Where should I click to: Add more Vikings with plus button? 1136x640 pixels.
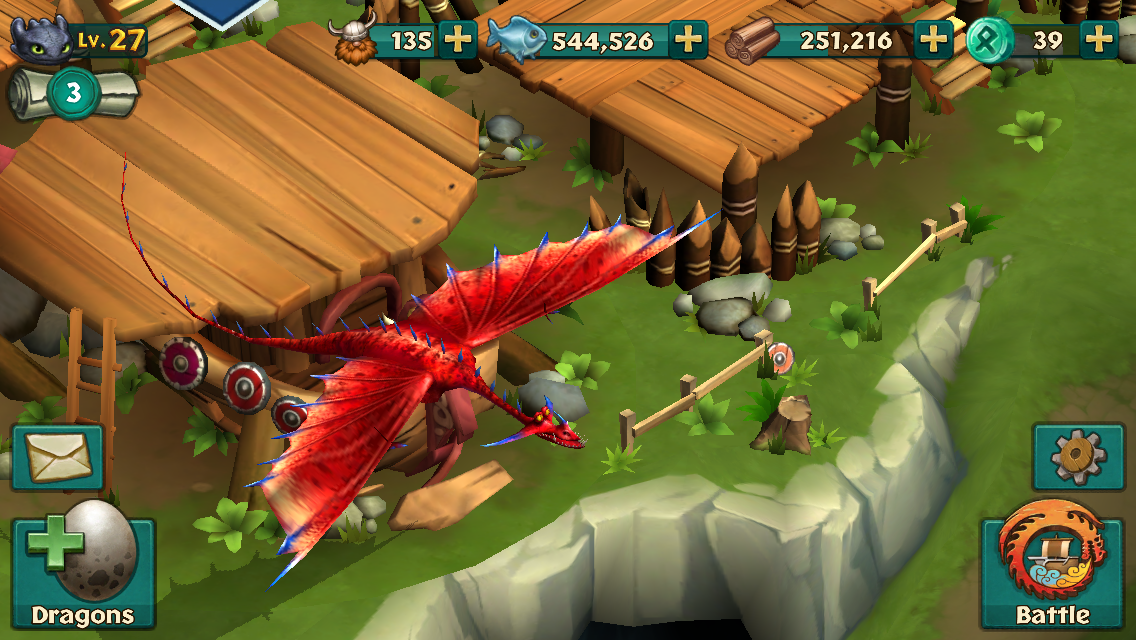point(457,41)
